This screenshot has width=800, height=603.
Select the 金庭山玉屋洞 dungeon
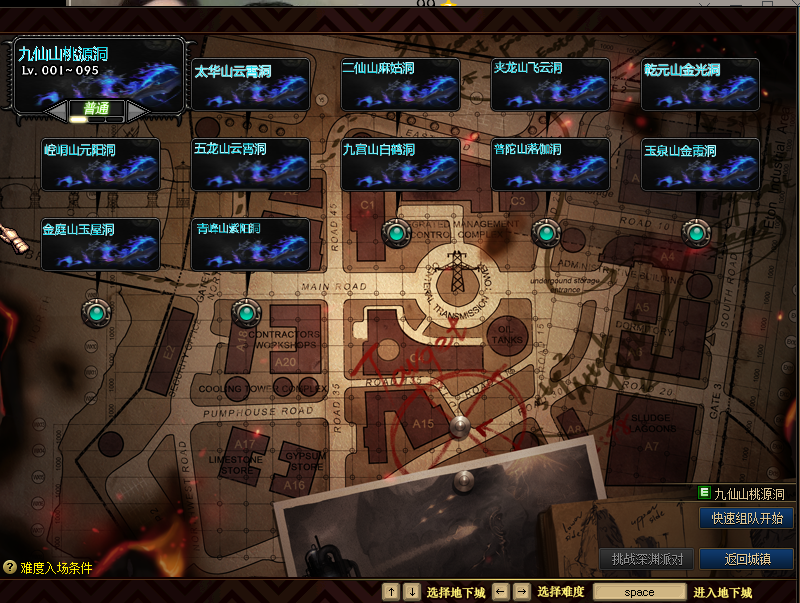click(100, 244)
